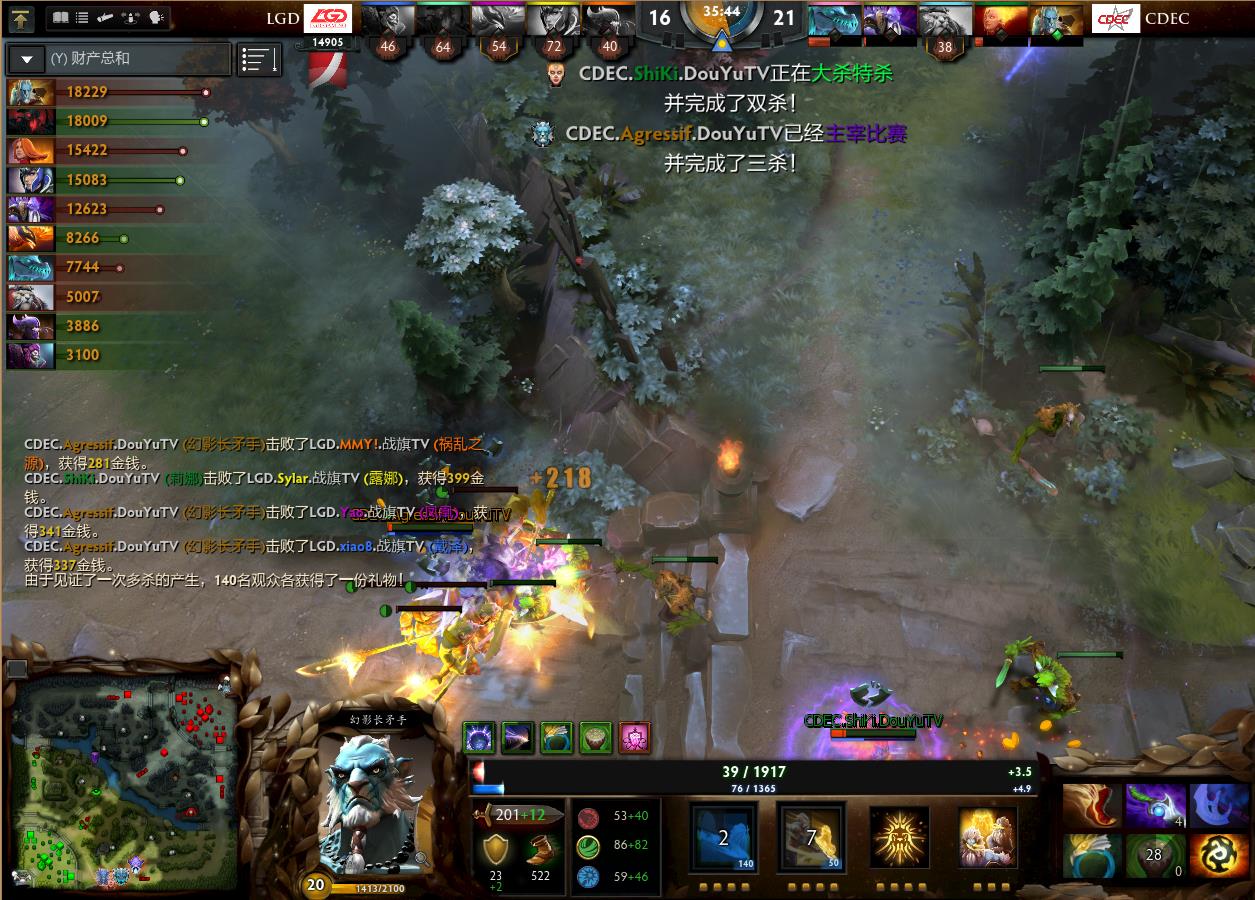Open the book icon in the top toolbar

coord(60,18)
